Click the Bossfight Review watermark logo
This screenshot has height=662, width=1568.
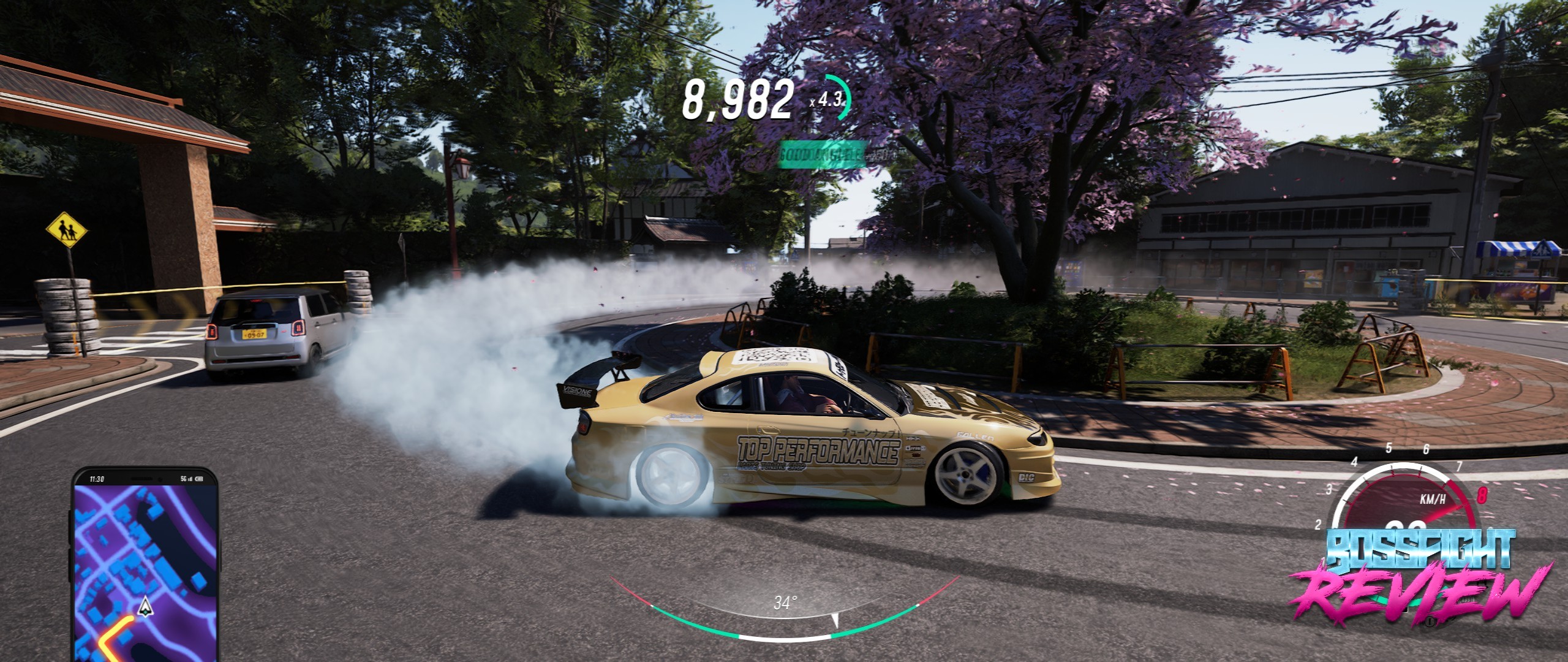(1420, 576)
